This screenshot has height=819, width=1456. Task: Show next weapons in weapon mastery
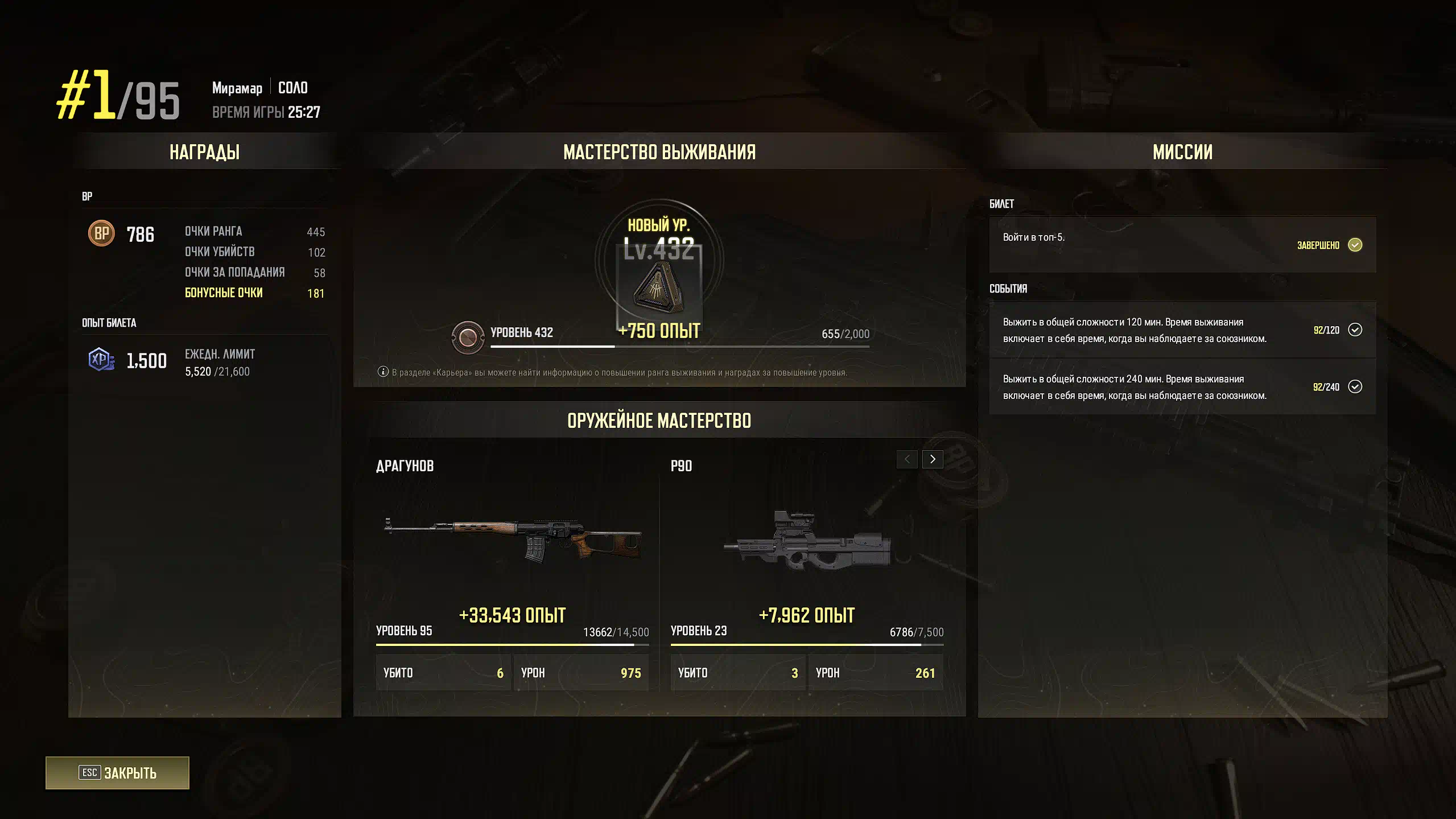pyautogui.click(x=933, y=459)
